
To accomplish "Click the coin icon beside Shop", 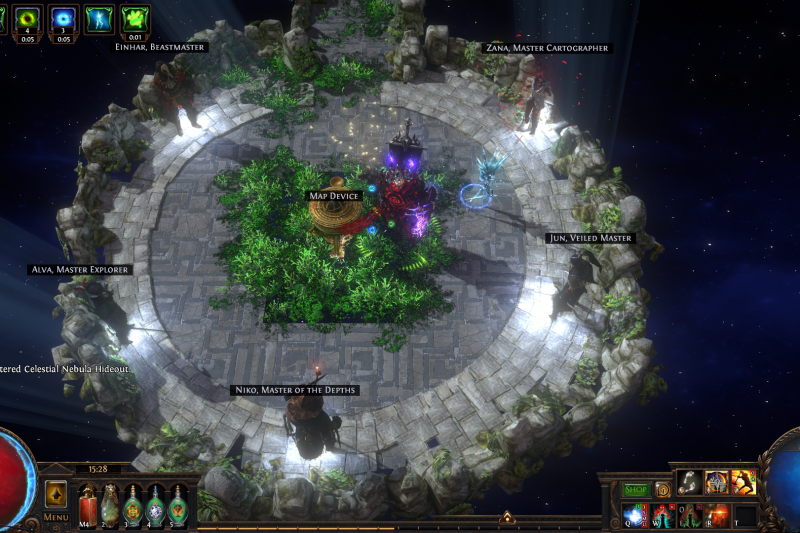I will (662, 489).
